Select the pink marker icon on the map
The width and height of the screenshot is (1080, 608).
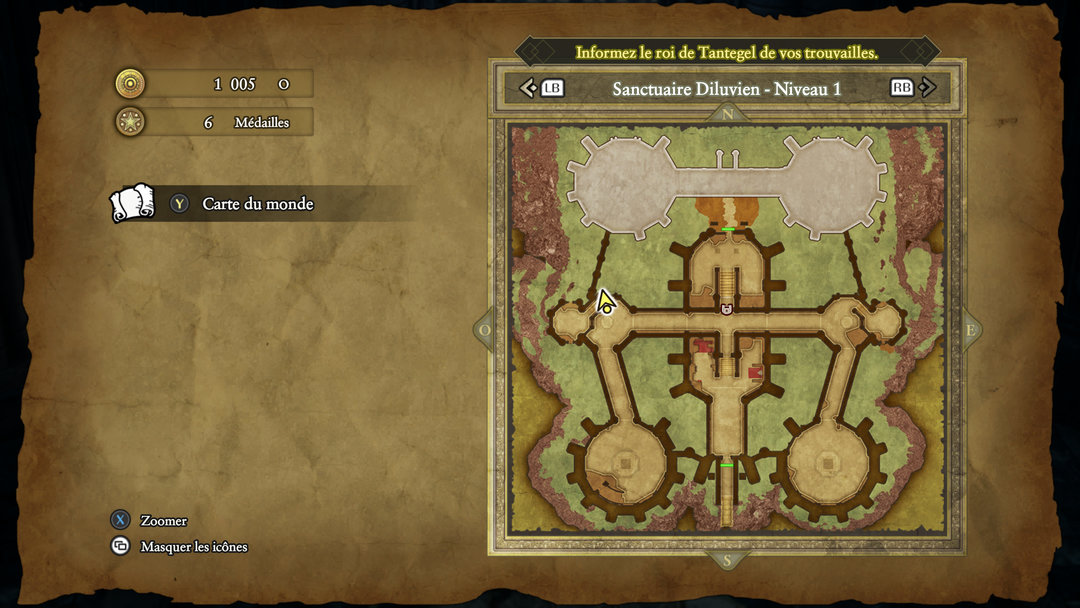(727, 310)
